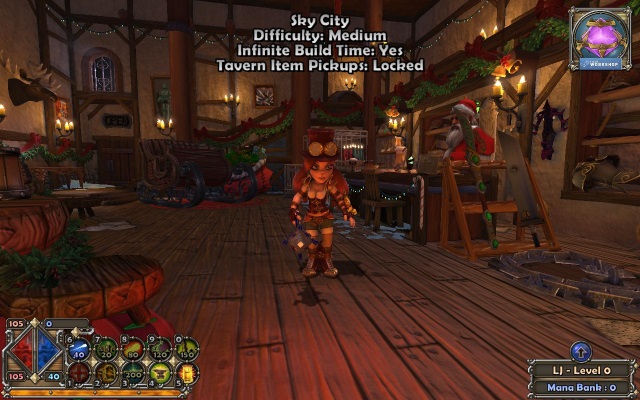Choose the hotkey 8 tower costing 80
This screenshot has height=400, width=640.
[133, 349]
